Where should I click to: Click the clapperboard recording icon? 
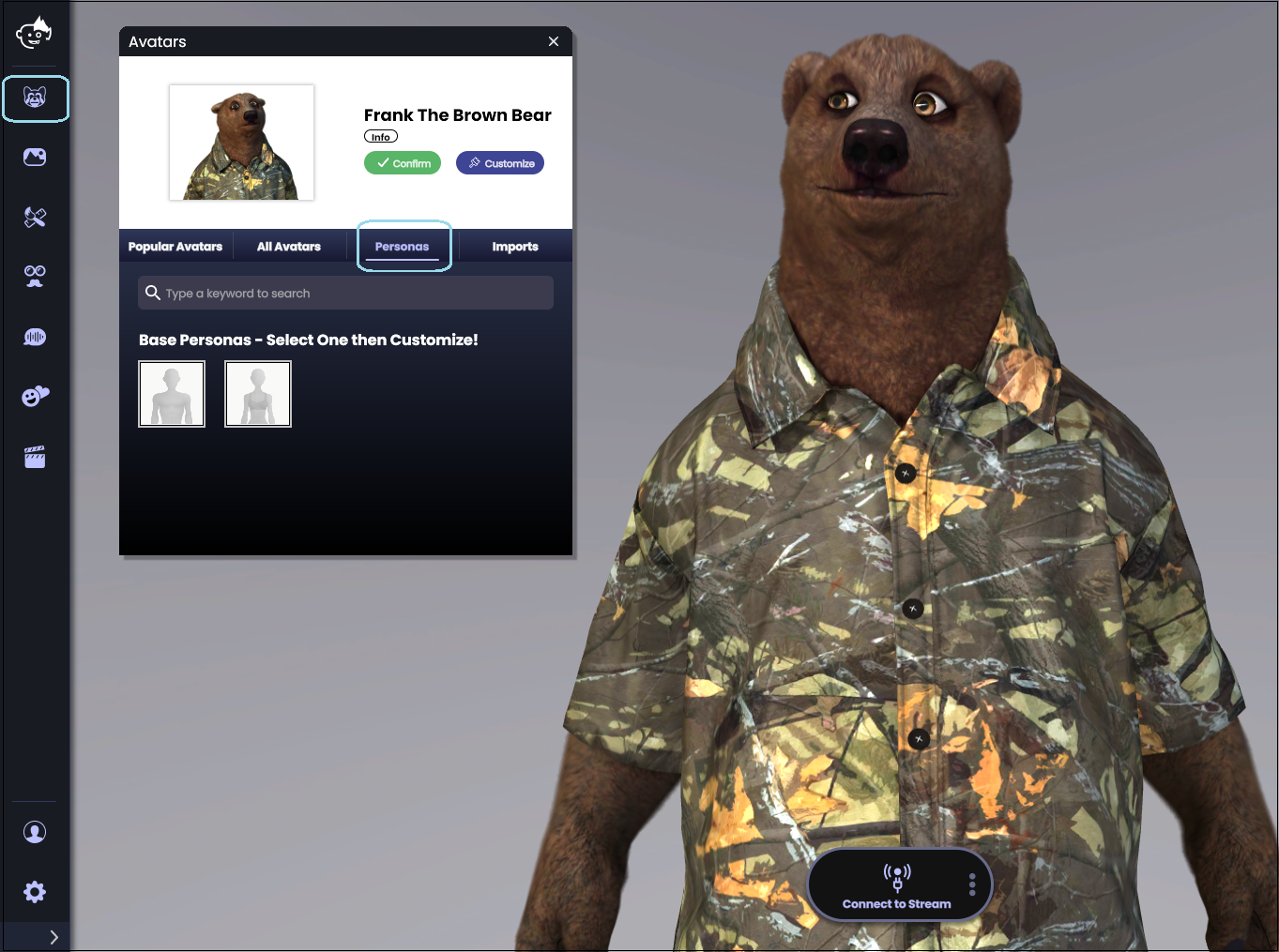point(35,456)
